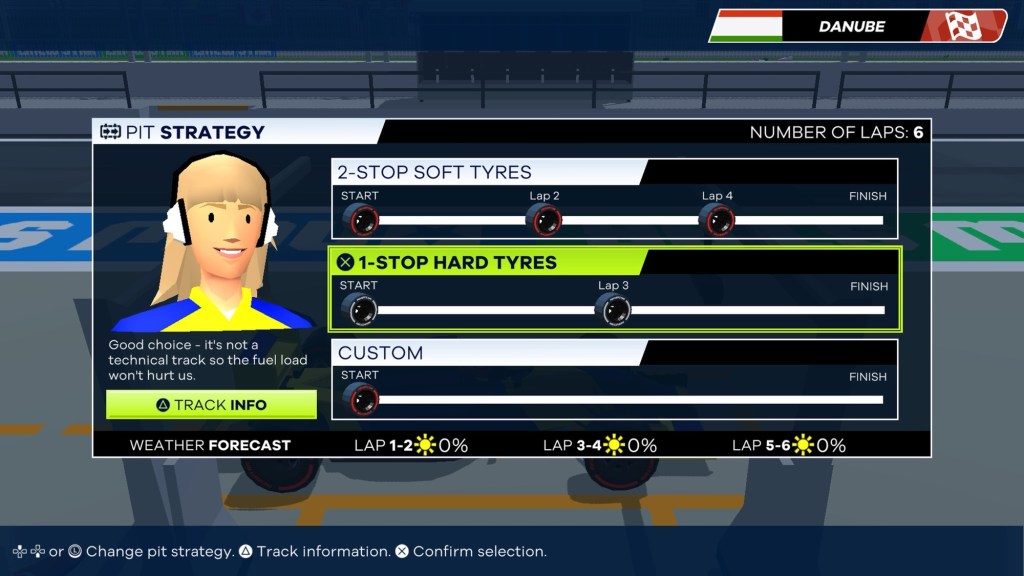The width and height of the screenshot is (1024, 576).
Task: Select the Lap 3 hard tyre pit marker
Action: point(613,310)
